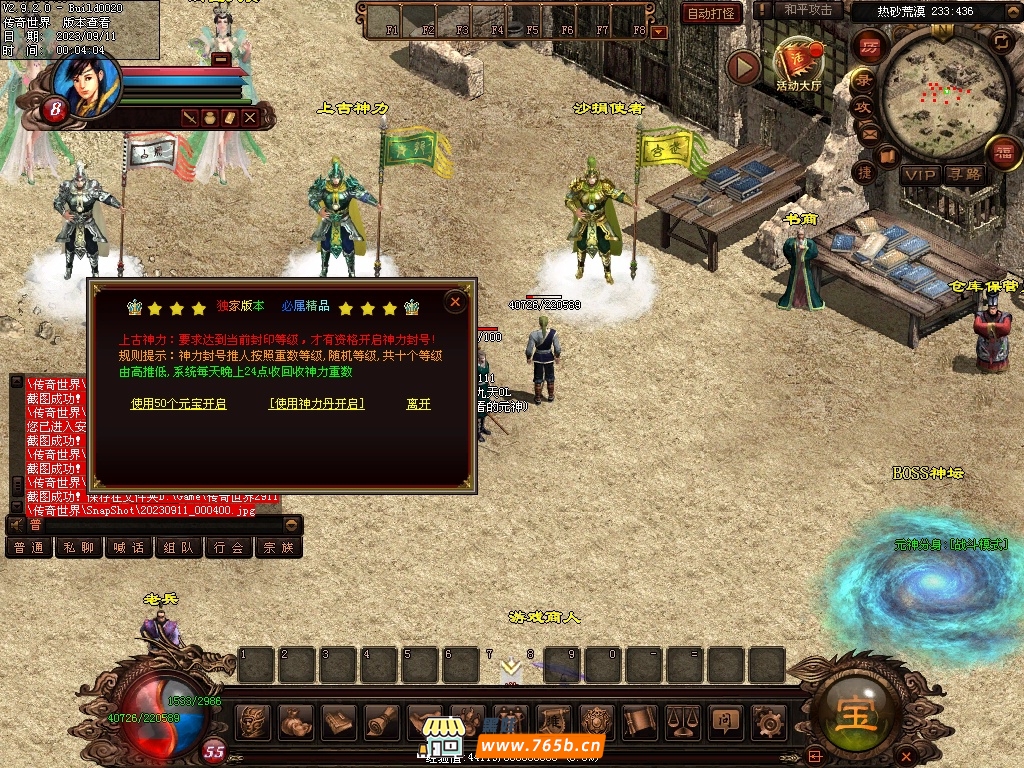
Task: Open the gear settings icon
Action: (x=768, y=720)
